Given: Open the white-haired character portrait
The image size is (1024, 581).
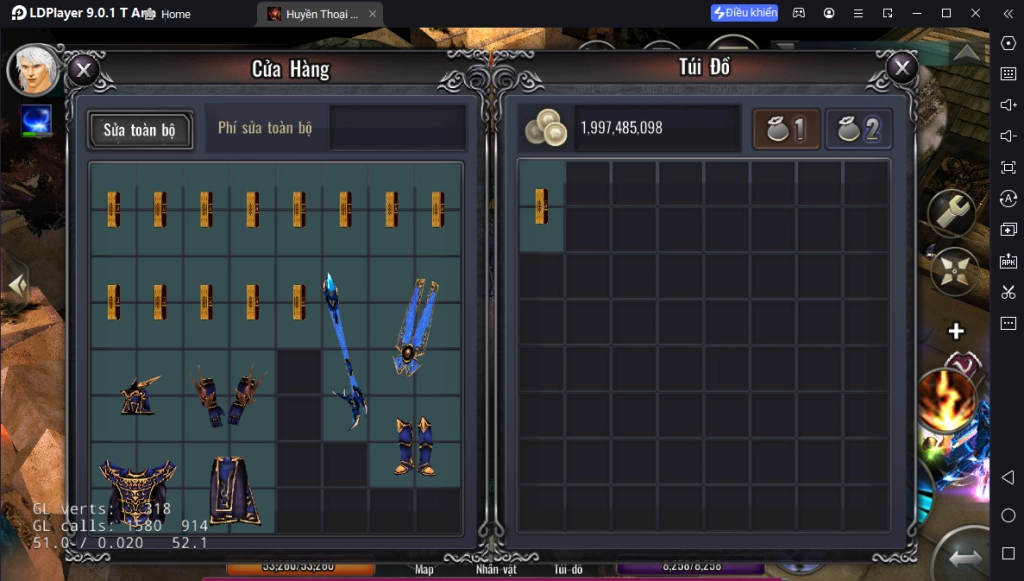Looking at the screenshot, I should click(33, 70).
